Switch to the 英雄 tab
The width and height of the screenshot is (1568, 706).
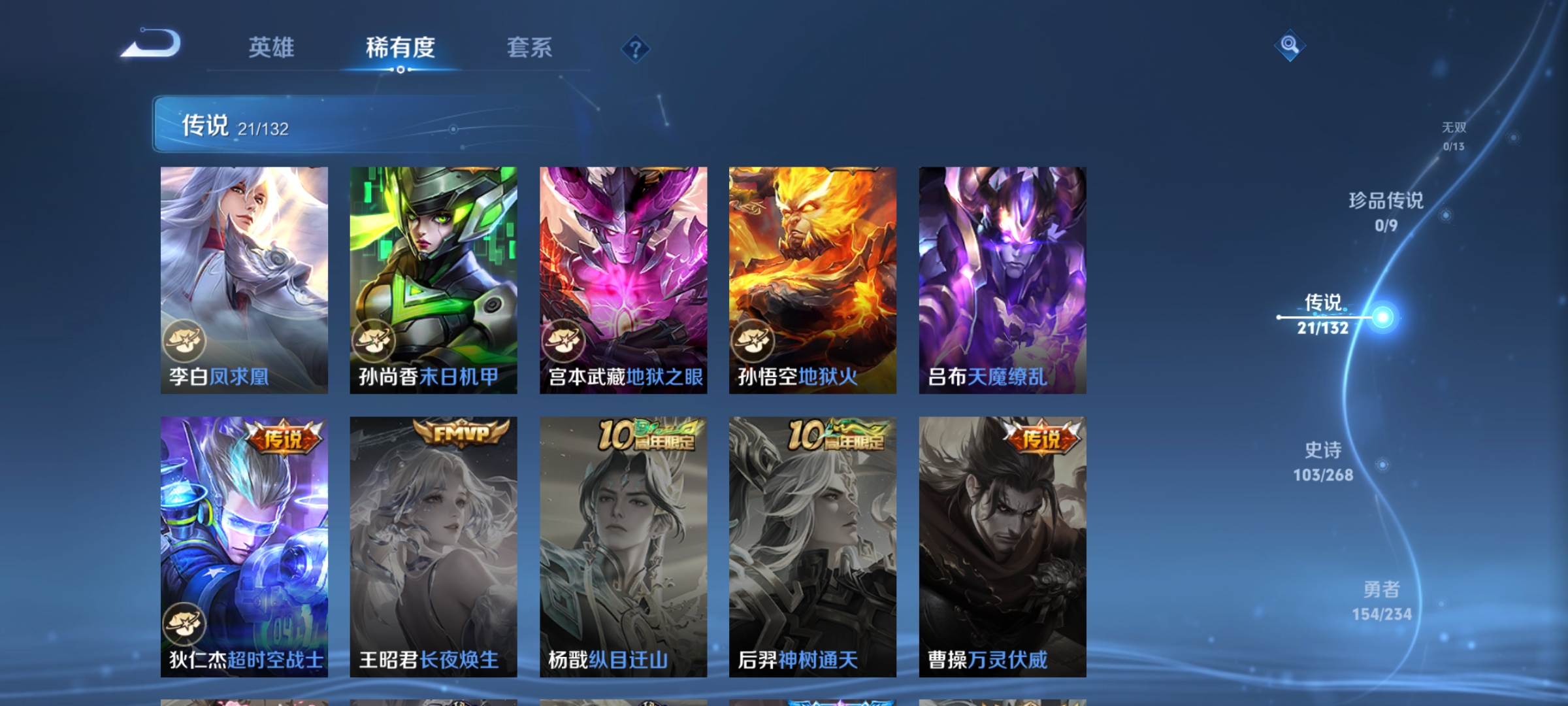pos(272,48)
